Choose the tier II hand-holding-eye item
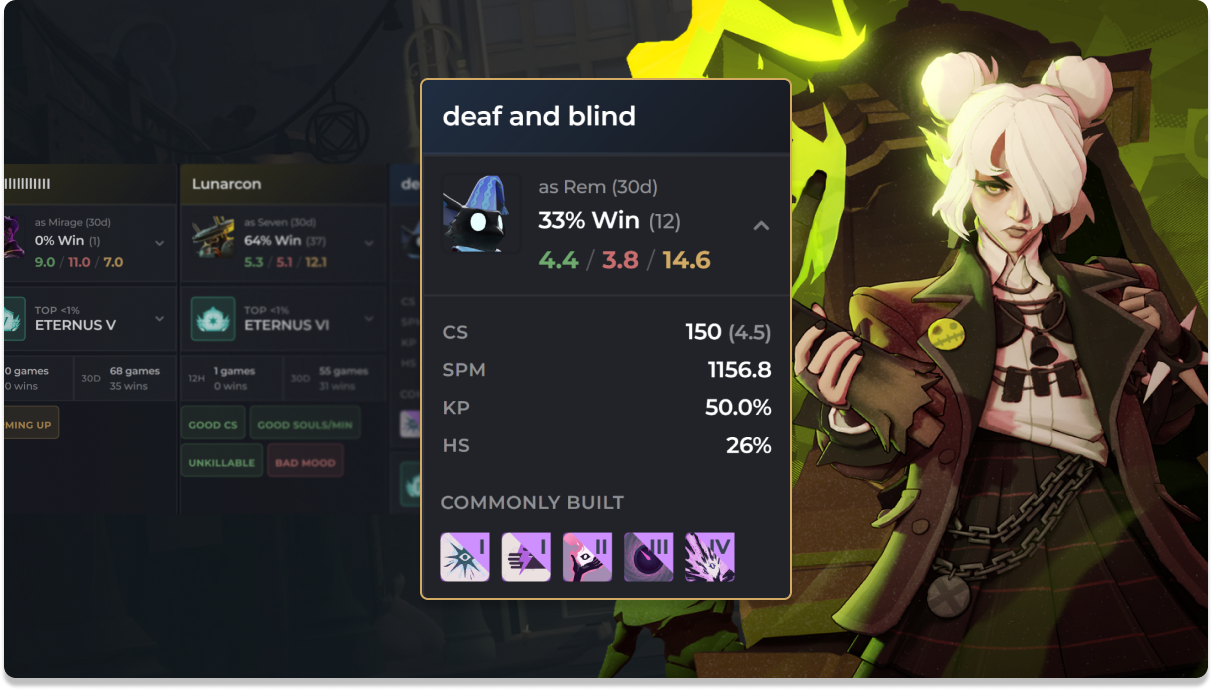The image size is (1212, 690). [588, 557]
